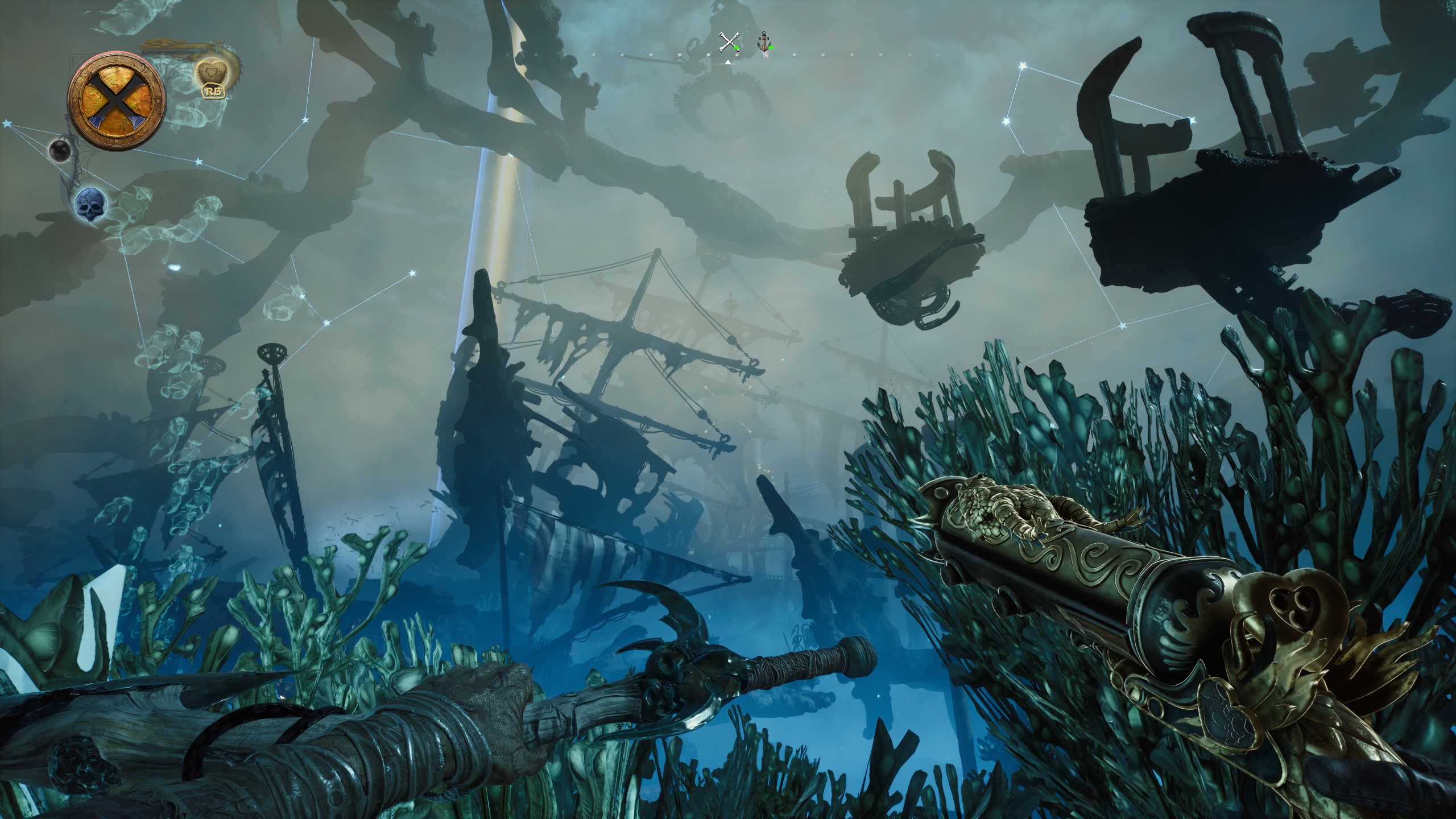The height and width of the screenshot is (819, 1456).
Task: Click the crossed bones compass marker
Action: 728,43
